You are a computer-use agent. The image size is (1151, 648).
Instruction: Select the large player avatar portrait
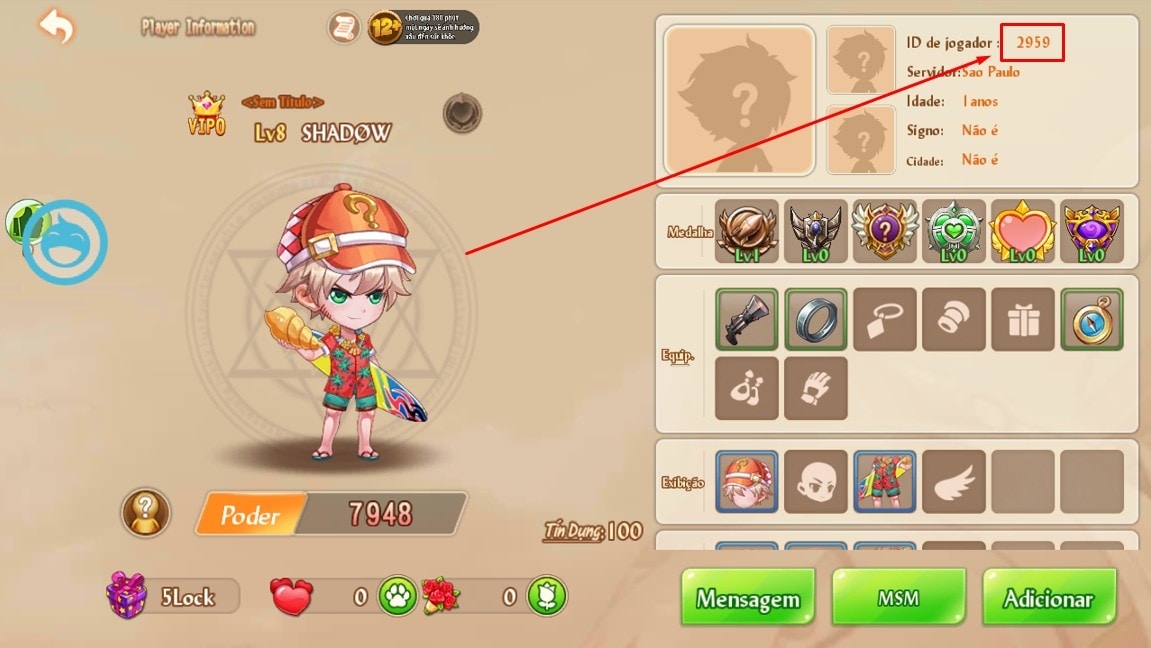739,101
